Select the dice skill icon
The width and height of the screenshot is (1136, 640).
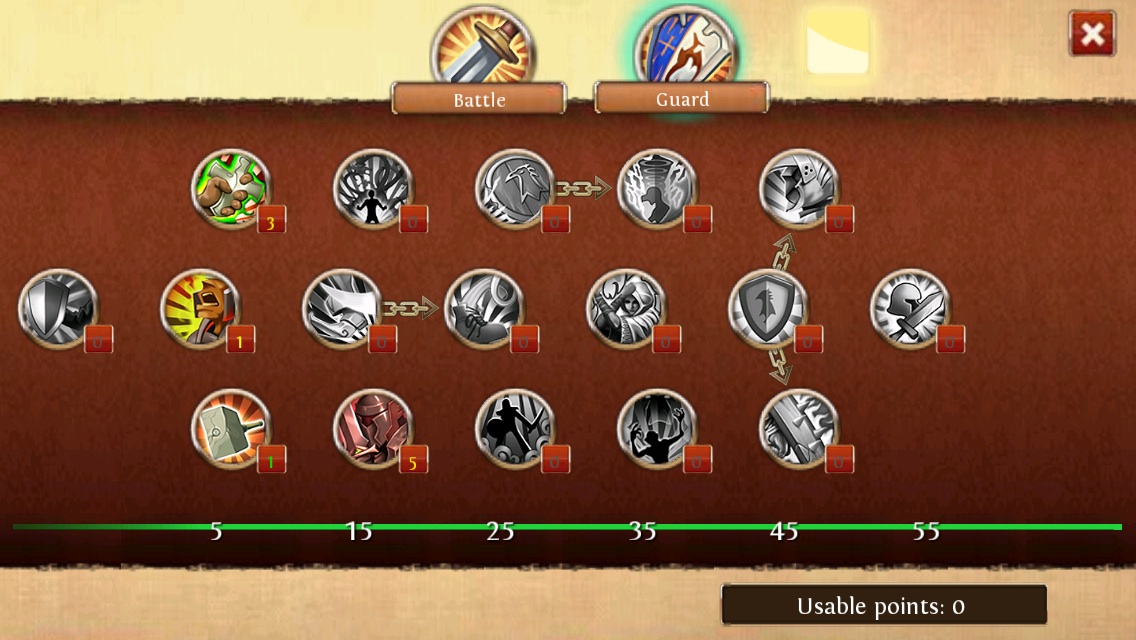pos(799,189)
